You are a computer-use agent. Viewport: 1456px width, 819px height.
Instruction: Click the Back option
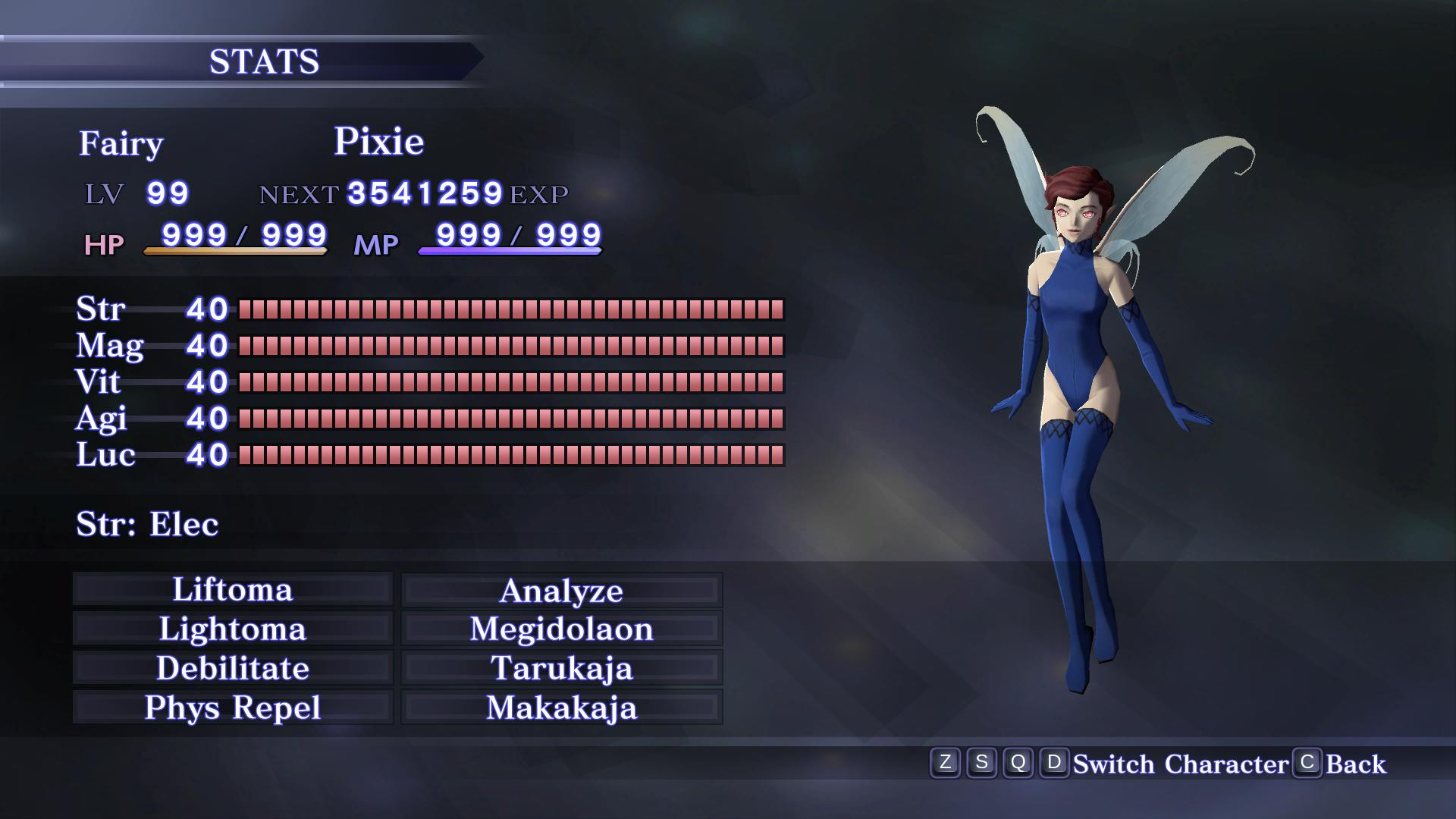1357,764
